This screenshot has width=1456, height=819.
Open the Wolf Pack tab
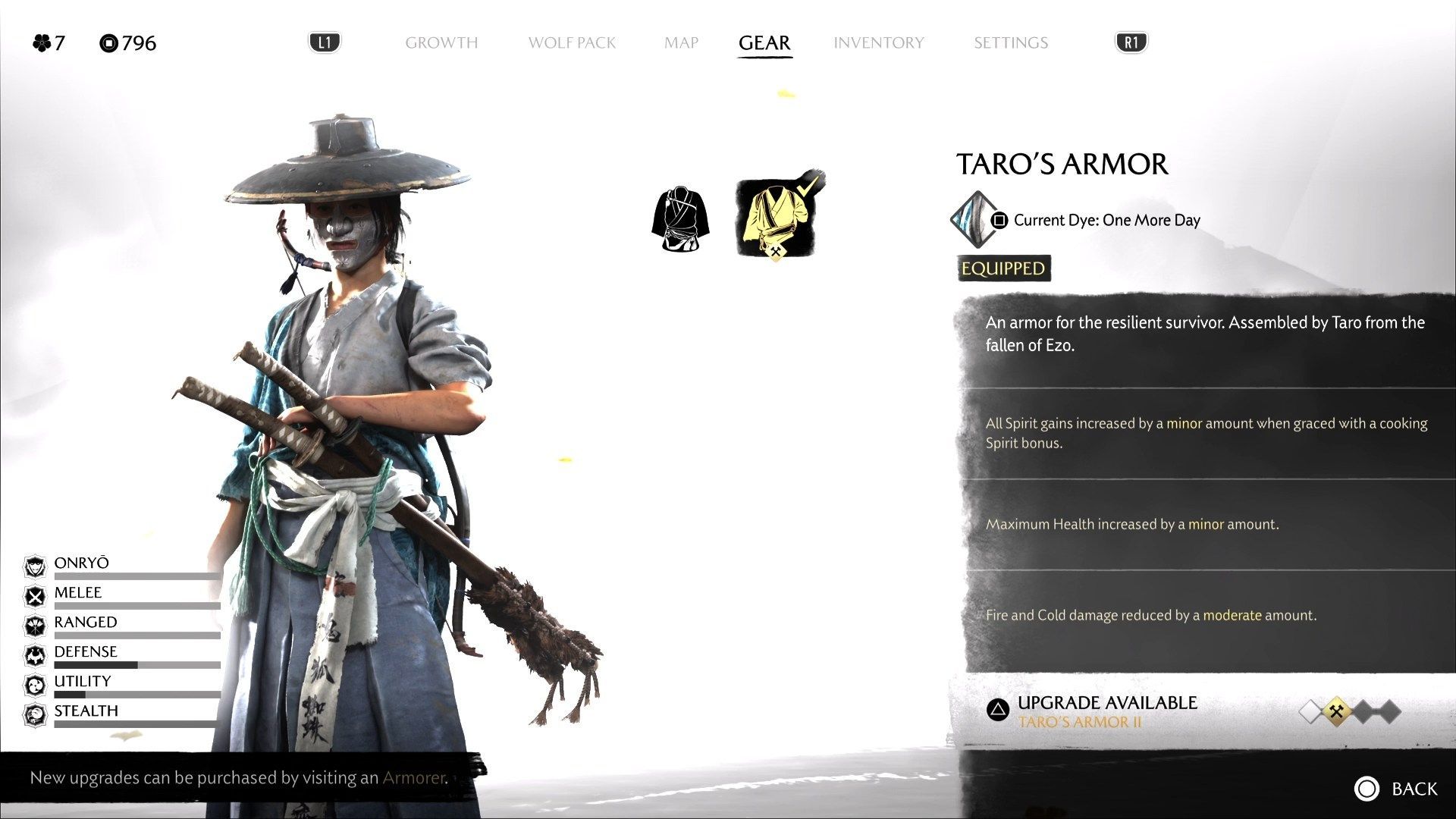[x=572, y=43]
